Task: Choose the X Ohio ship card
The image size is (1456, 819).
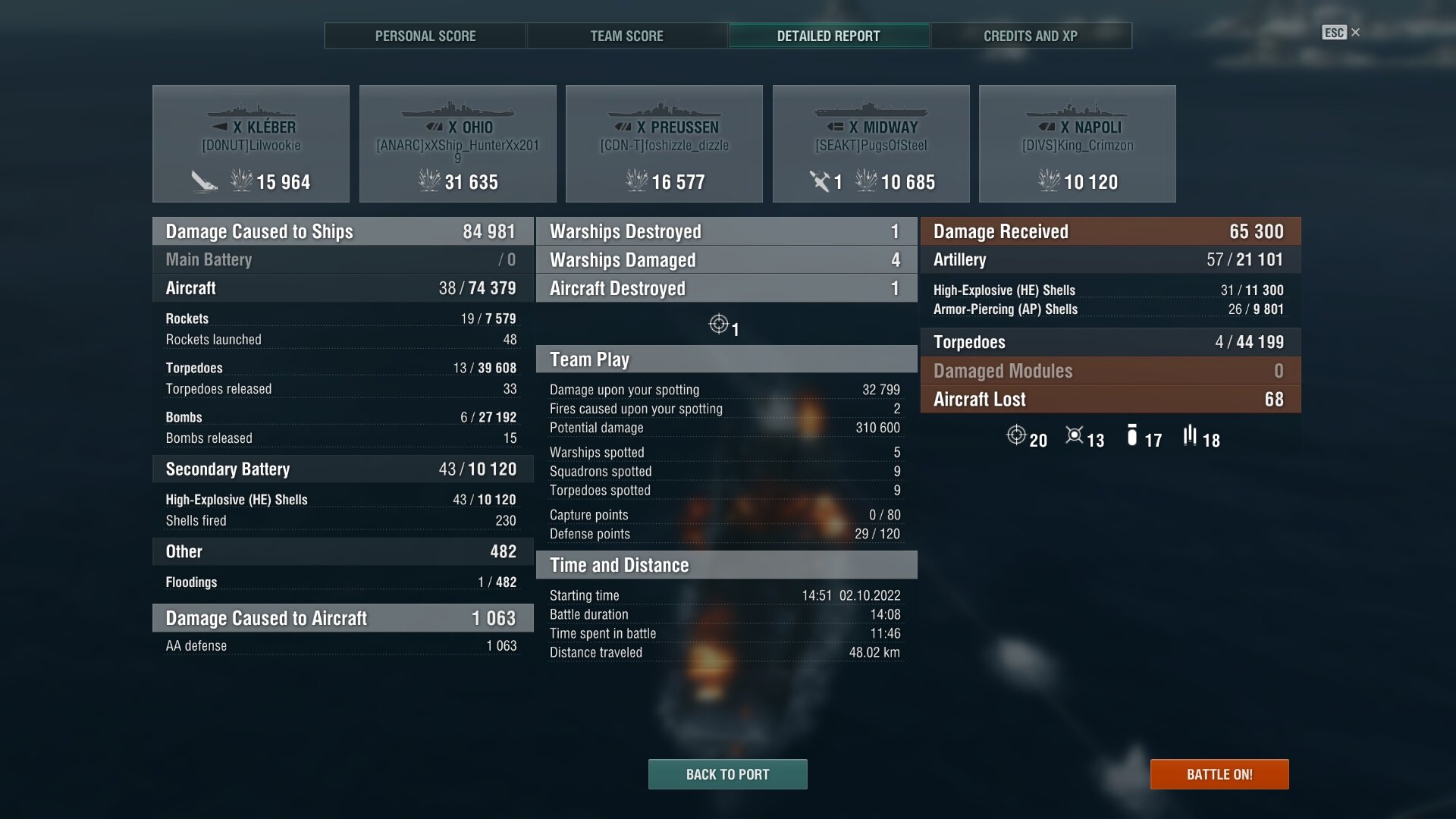Action: 457,143
